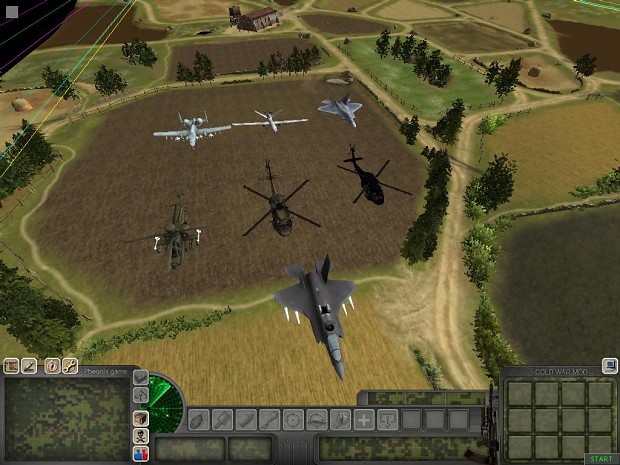Open the compass icon
The height and width of the screenshot is (465, 620).
[x=52, y=366]
